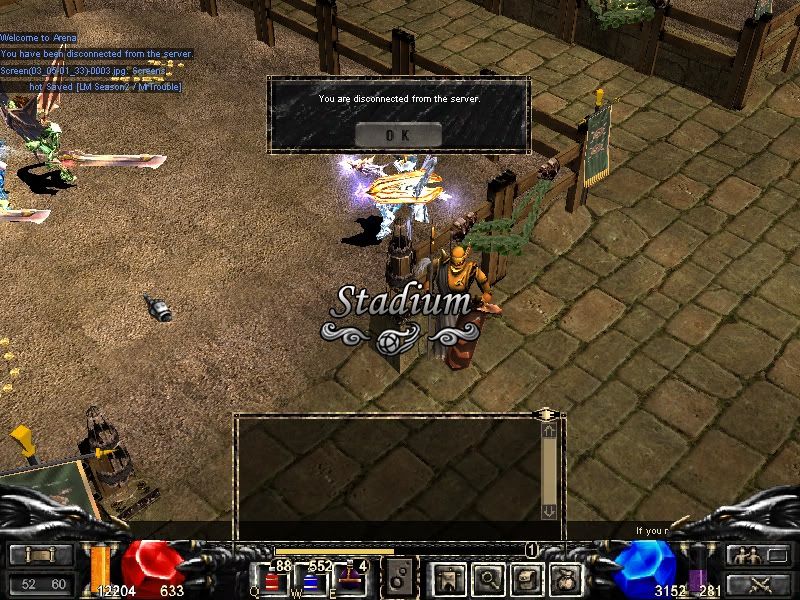Select the purple flask potion slot
Viewport: 800px width, 600px height.
pos(349,578)
